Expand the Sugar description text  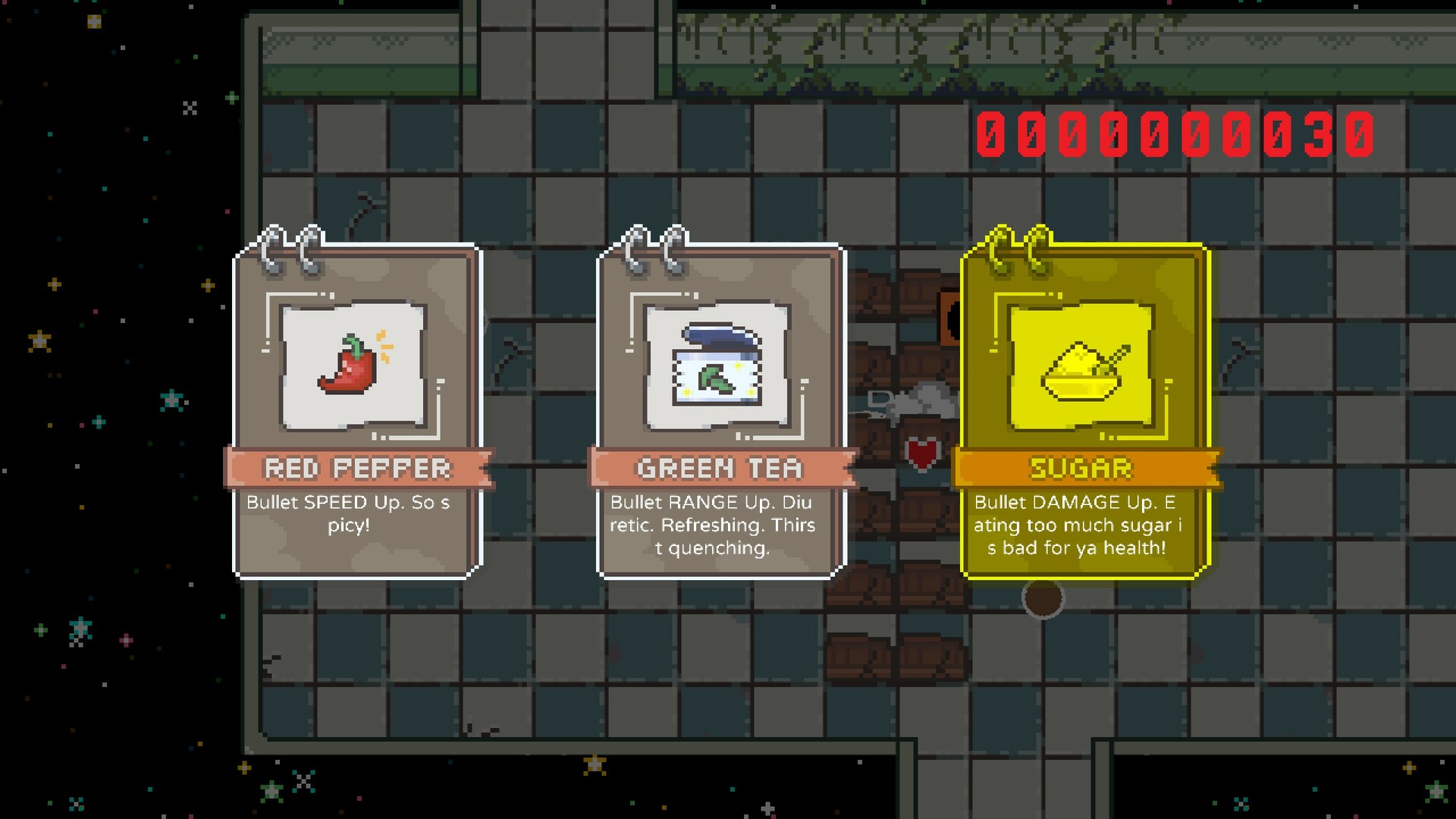(x=1077, y=526)
